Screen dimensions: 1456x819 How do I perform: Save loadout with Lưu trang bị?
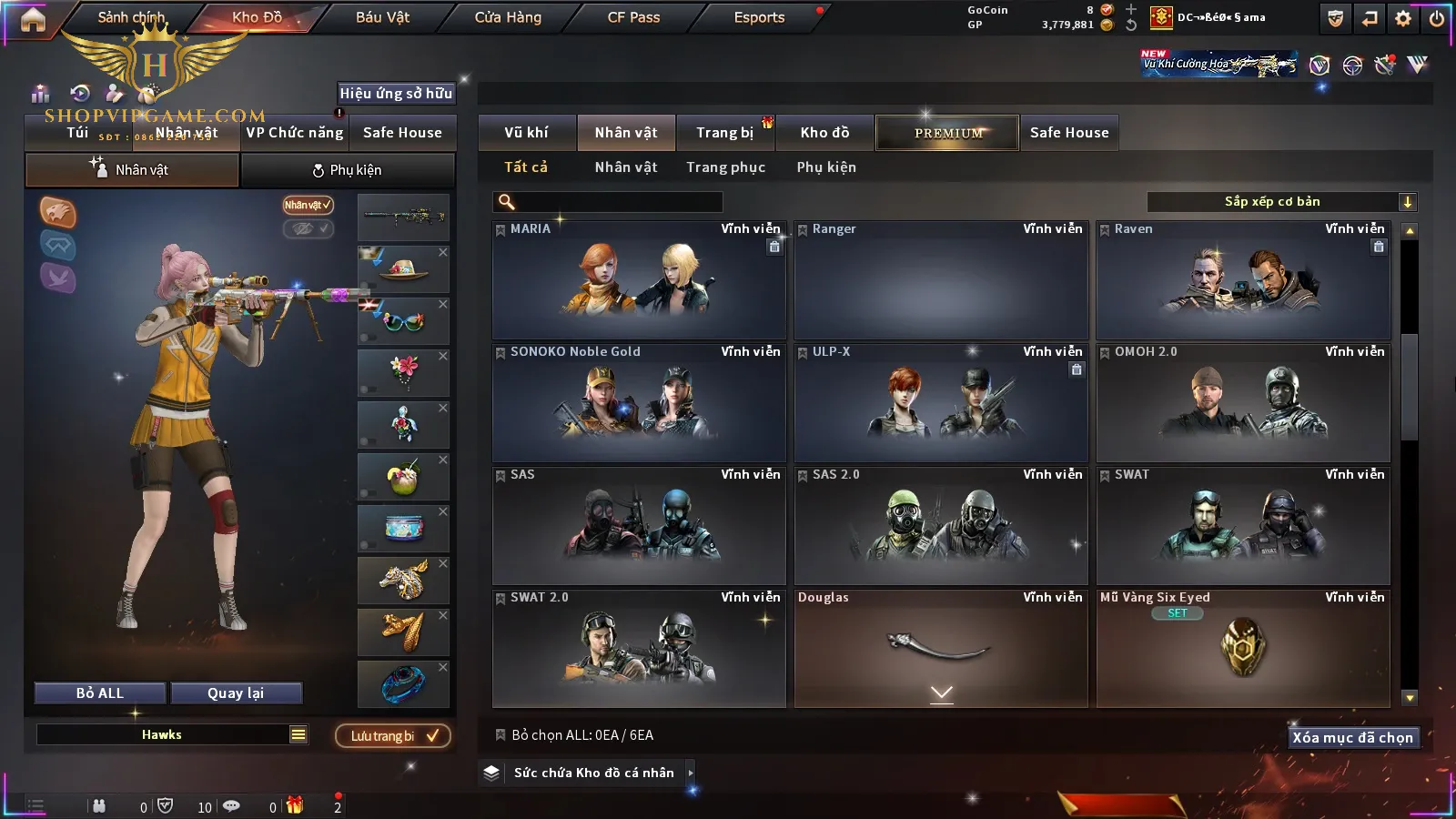point(393,736)
